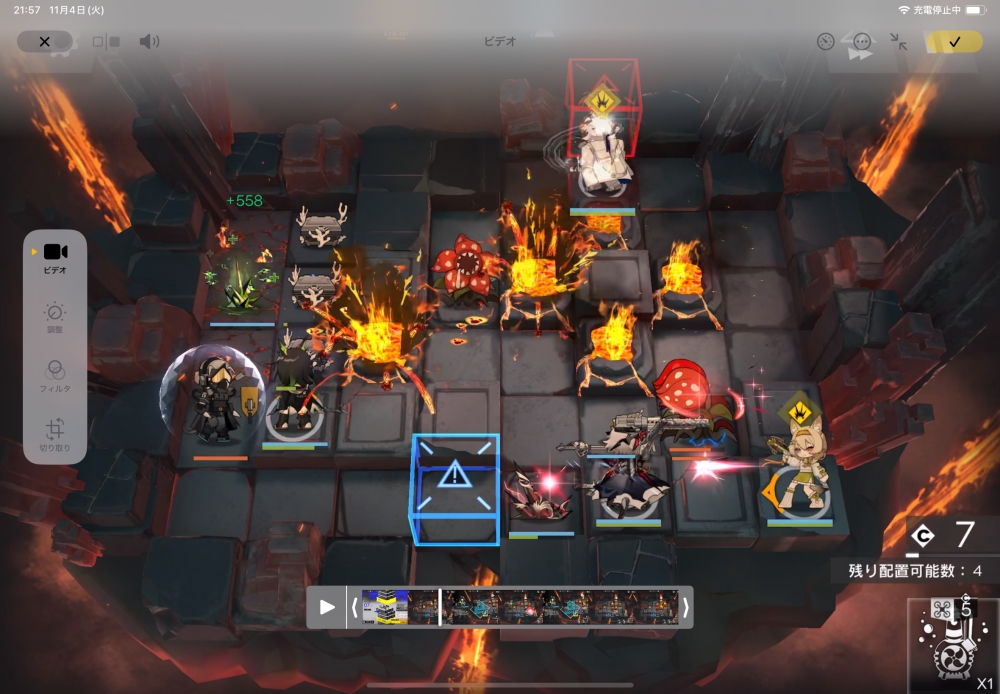Exit fullscreen with the inward arrows icon
The width and height of the screenshot is (1000, 694).
(x=899, y=42)
